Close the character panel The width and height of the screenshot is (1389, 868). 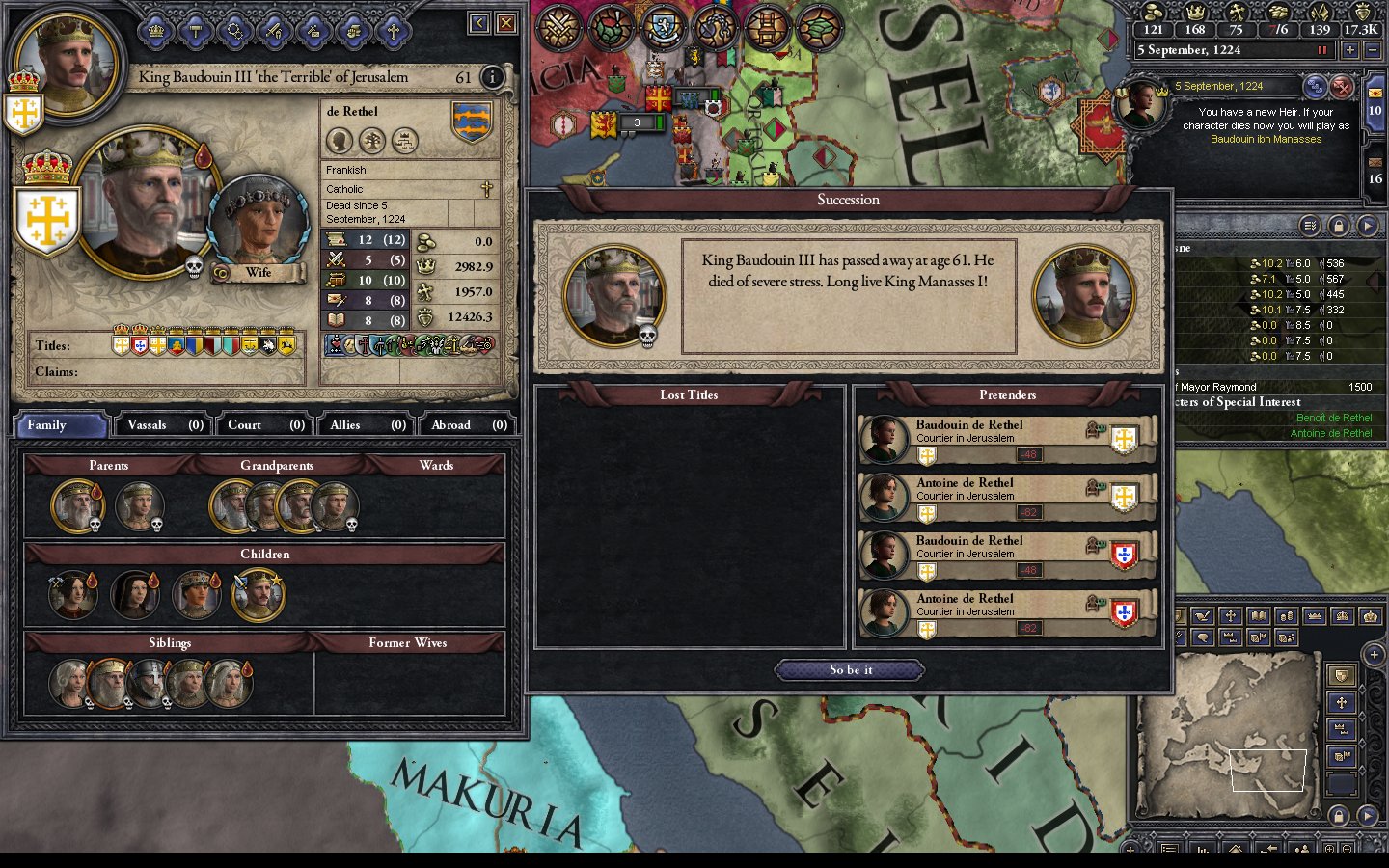pos(505,23)
